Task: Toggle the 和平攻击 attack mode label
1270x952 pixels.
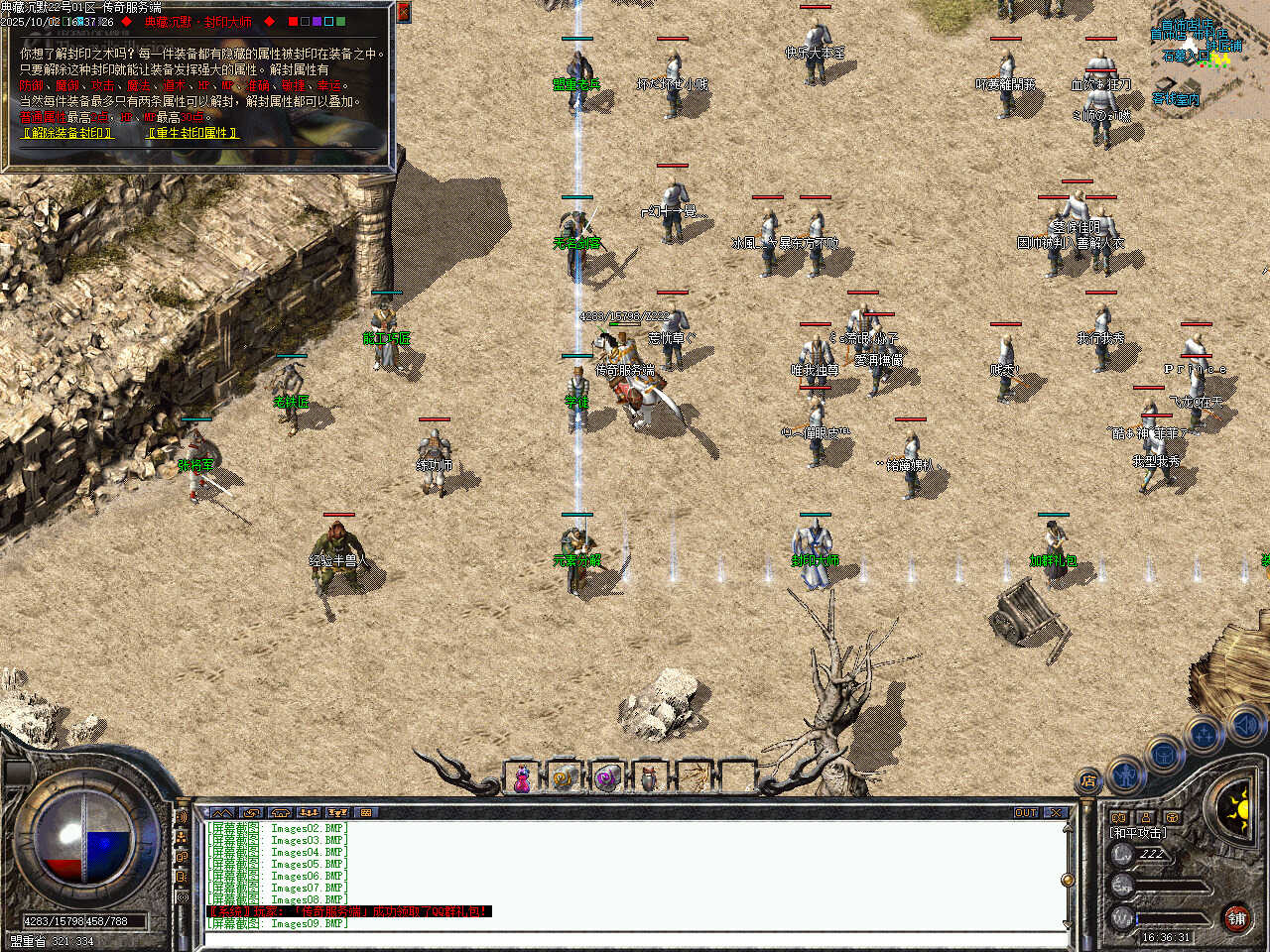Action: (1138, 833)
